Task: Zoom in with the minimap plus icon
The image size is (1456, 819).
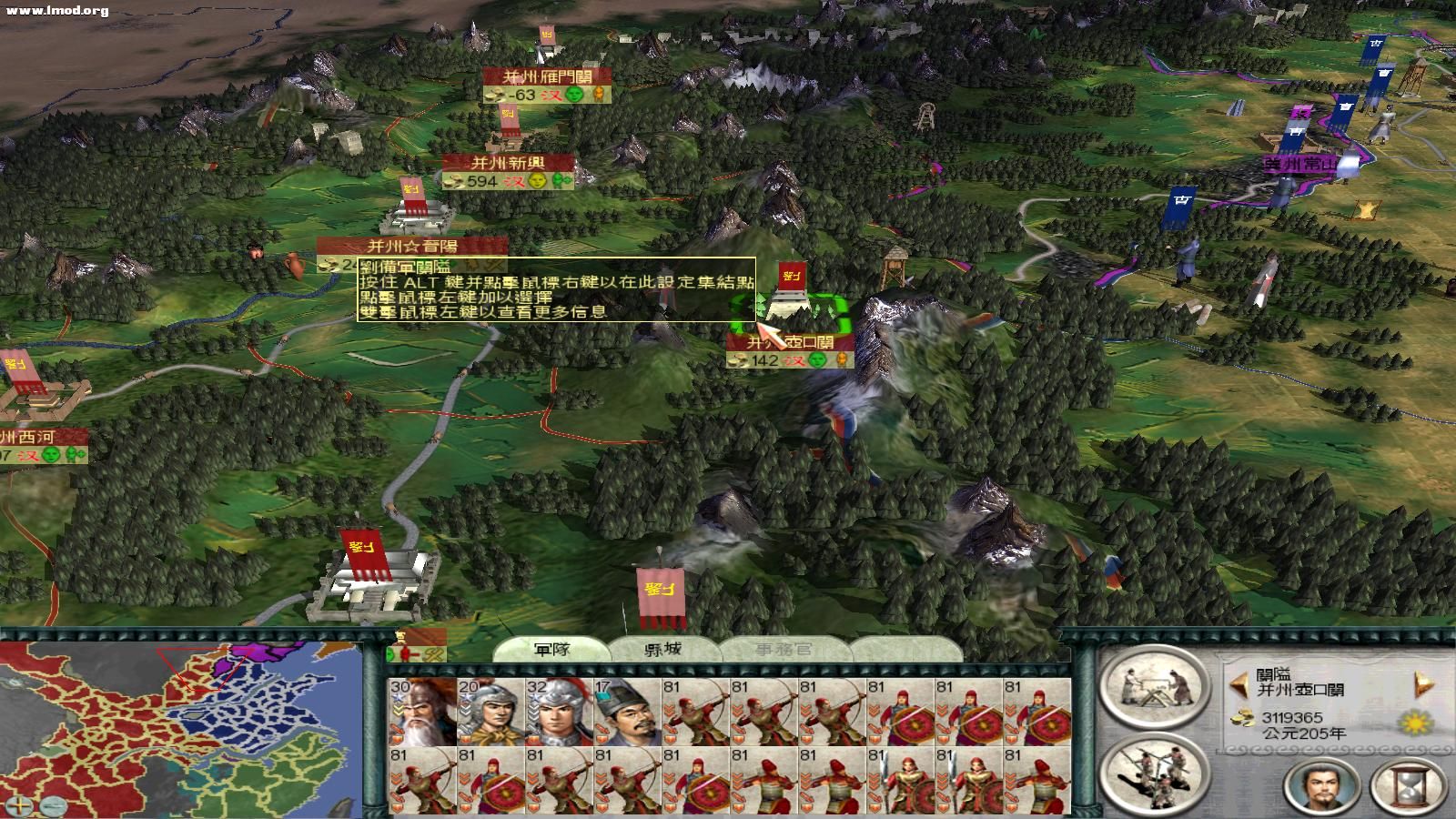Action: 19,804
